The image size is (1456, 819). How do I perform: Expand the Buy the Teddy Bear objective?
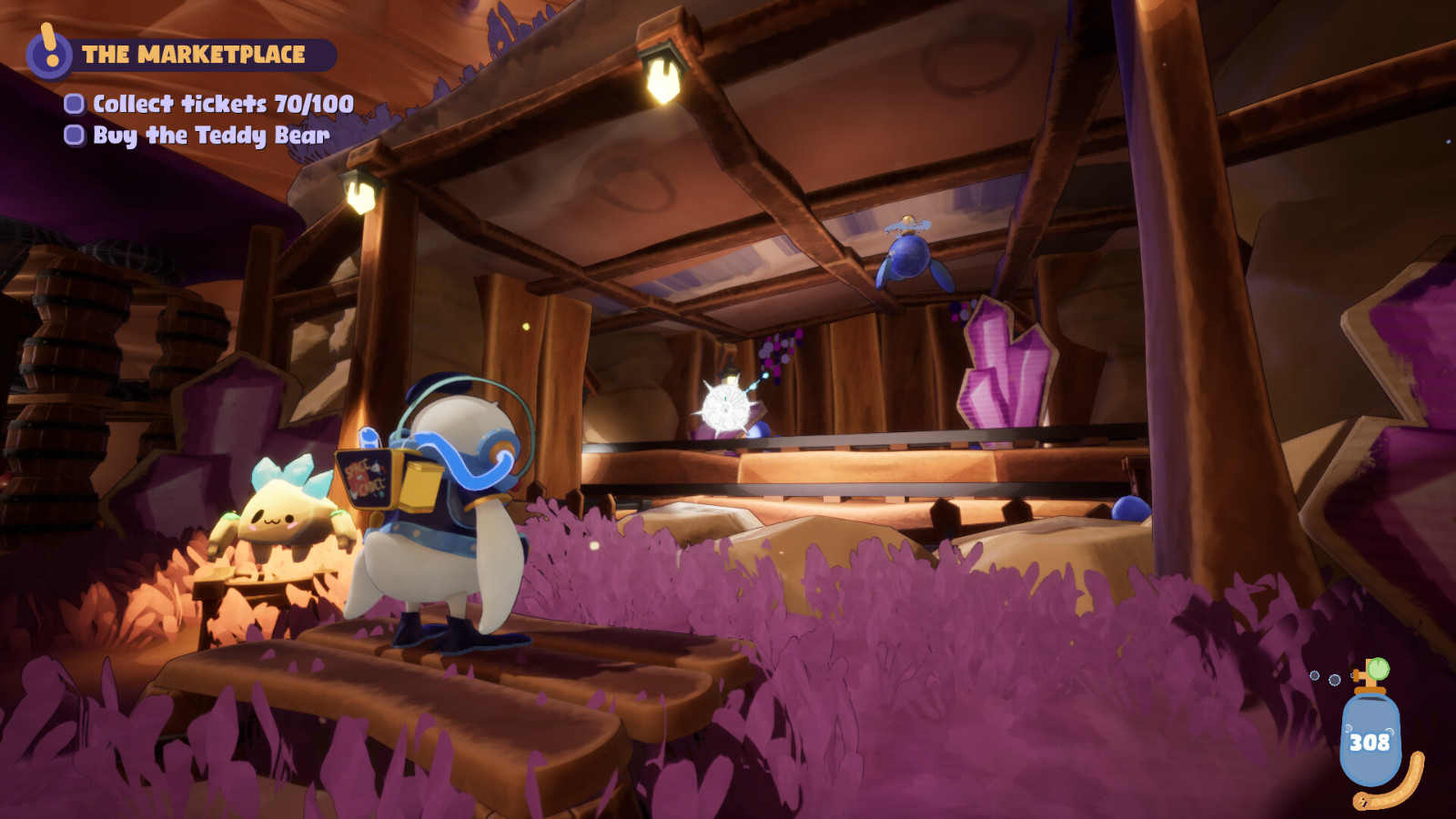pos(210,135)
